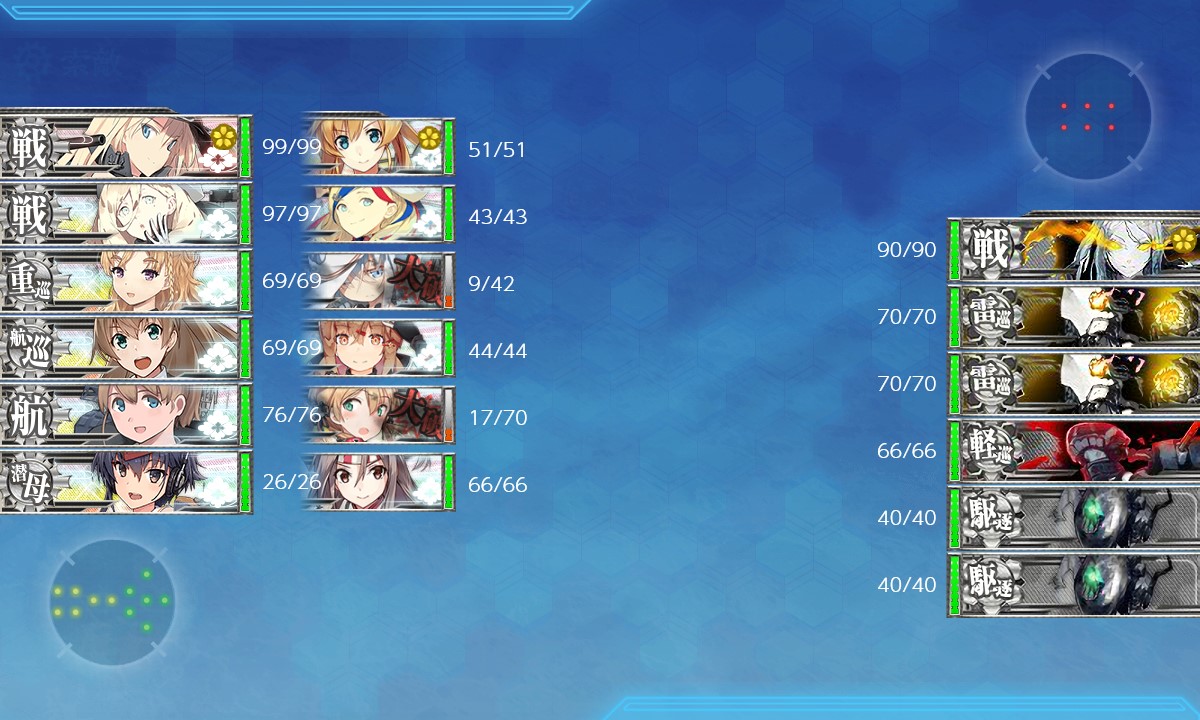Click the friendly formation radar with green dots
1200x720 pixels.
tap(112, 601)
